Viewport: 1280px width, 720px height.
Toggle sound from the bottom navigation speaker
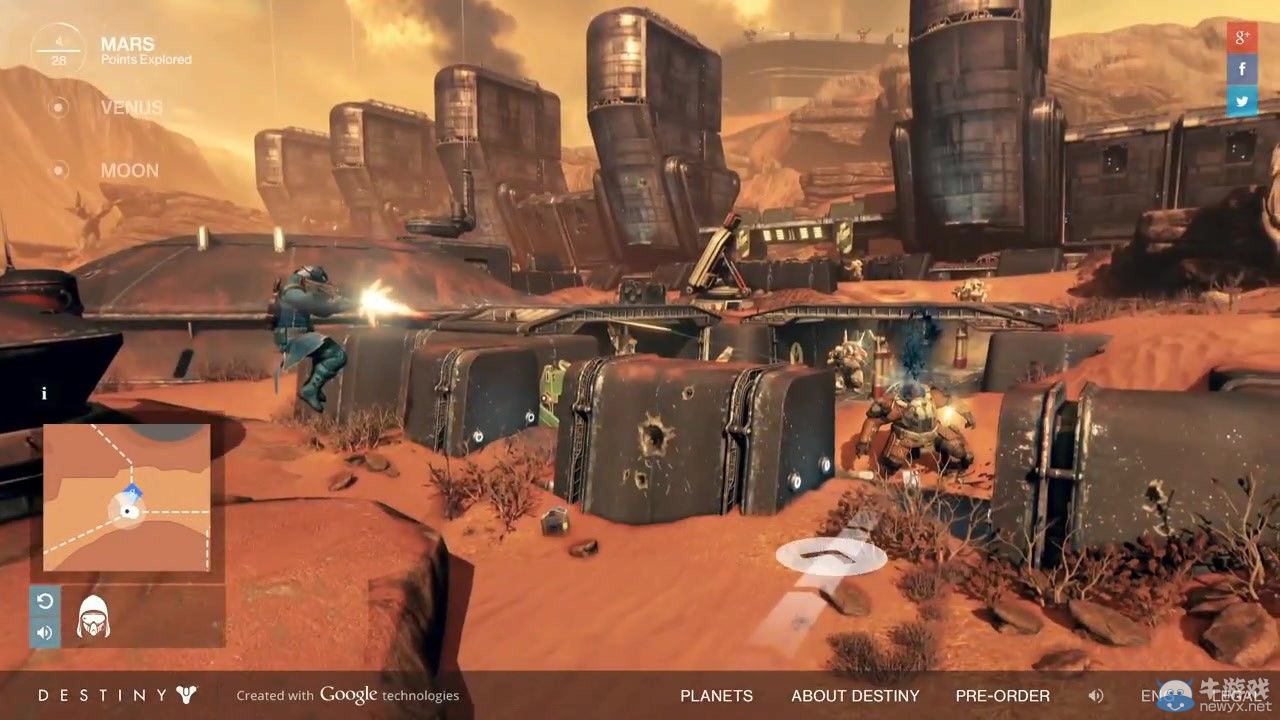1096,695
